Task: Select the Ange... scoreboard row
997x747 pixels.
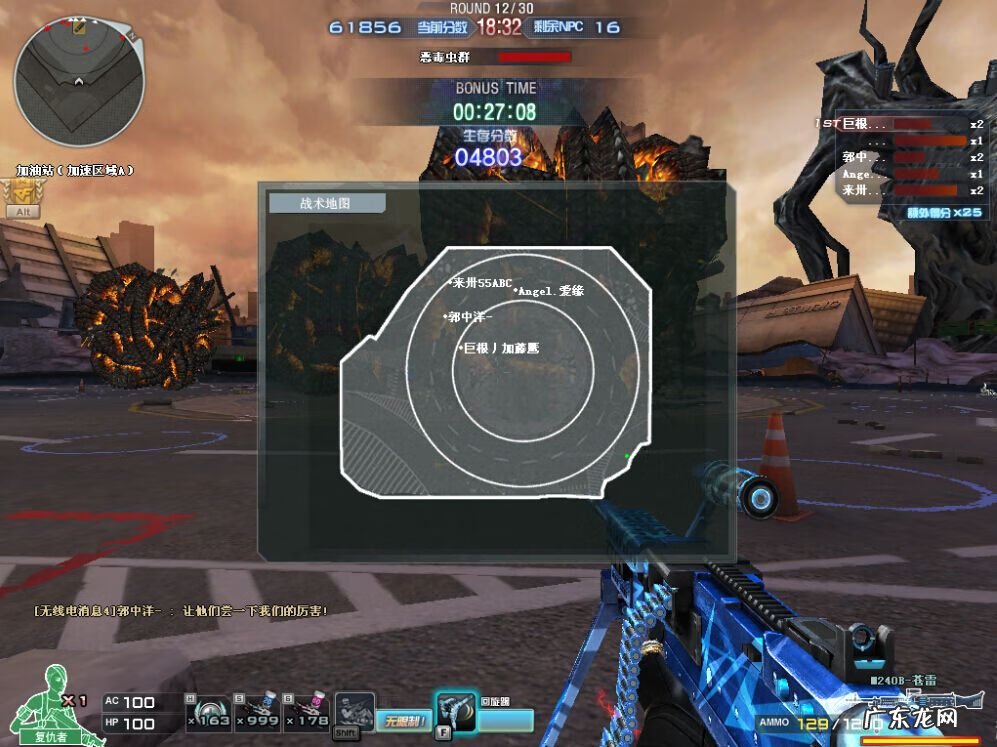Action: click(x=900, y=174)
